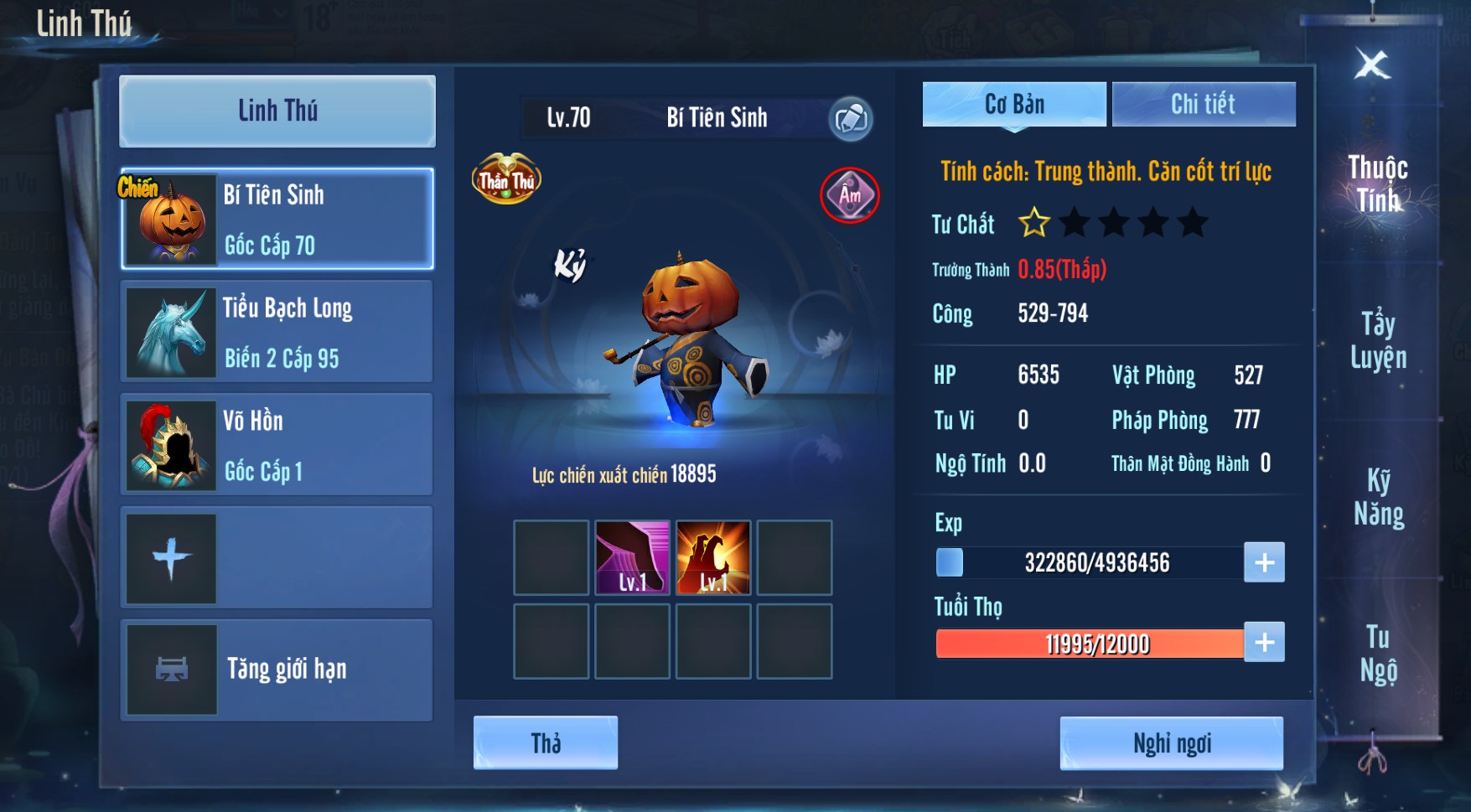The height and width of the screenshot is (812, 1471).
Task: Release the pet with Thả
Action: [x=546, y=743]
